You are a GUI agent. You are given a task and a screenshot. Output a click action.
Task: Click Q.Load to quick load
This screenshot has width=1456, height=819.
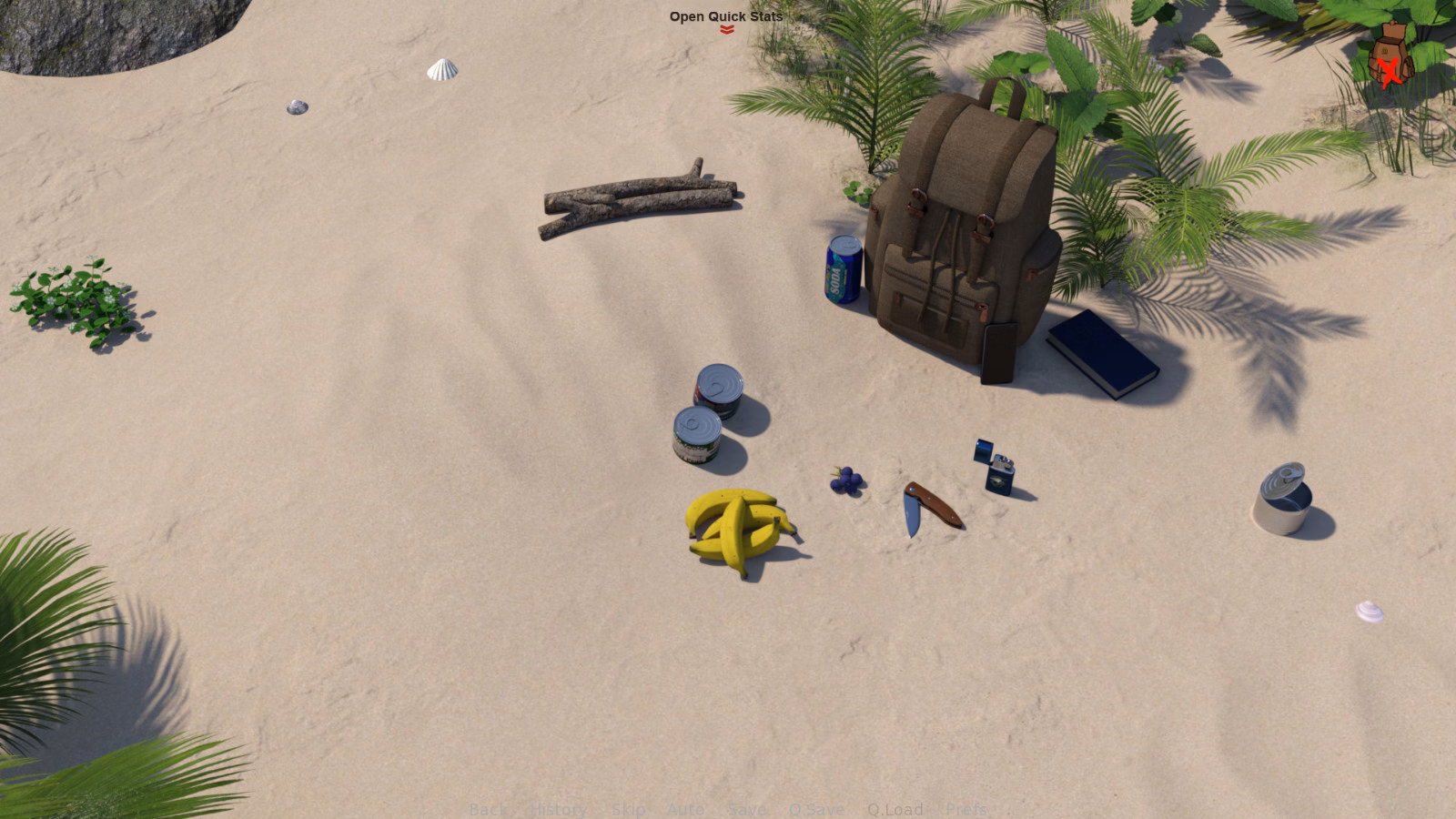point(895,809)
